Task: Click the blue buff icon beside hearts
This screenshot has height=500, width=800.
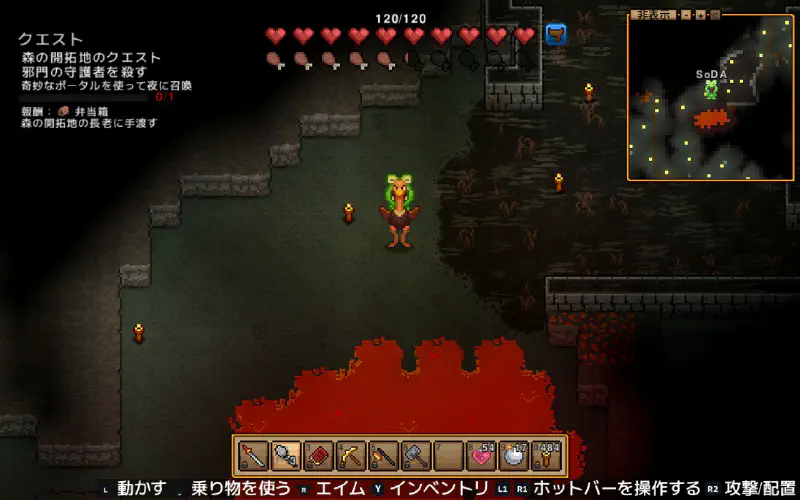Action: coord(555,35)
